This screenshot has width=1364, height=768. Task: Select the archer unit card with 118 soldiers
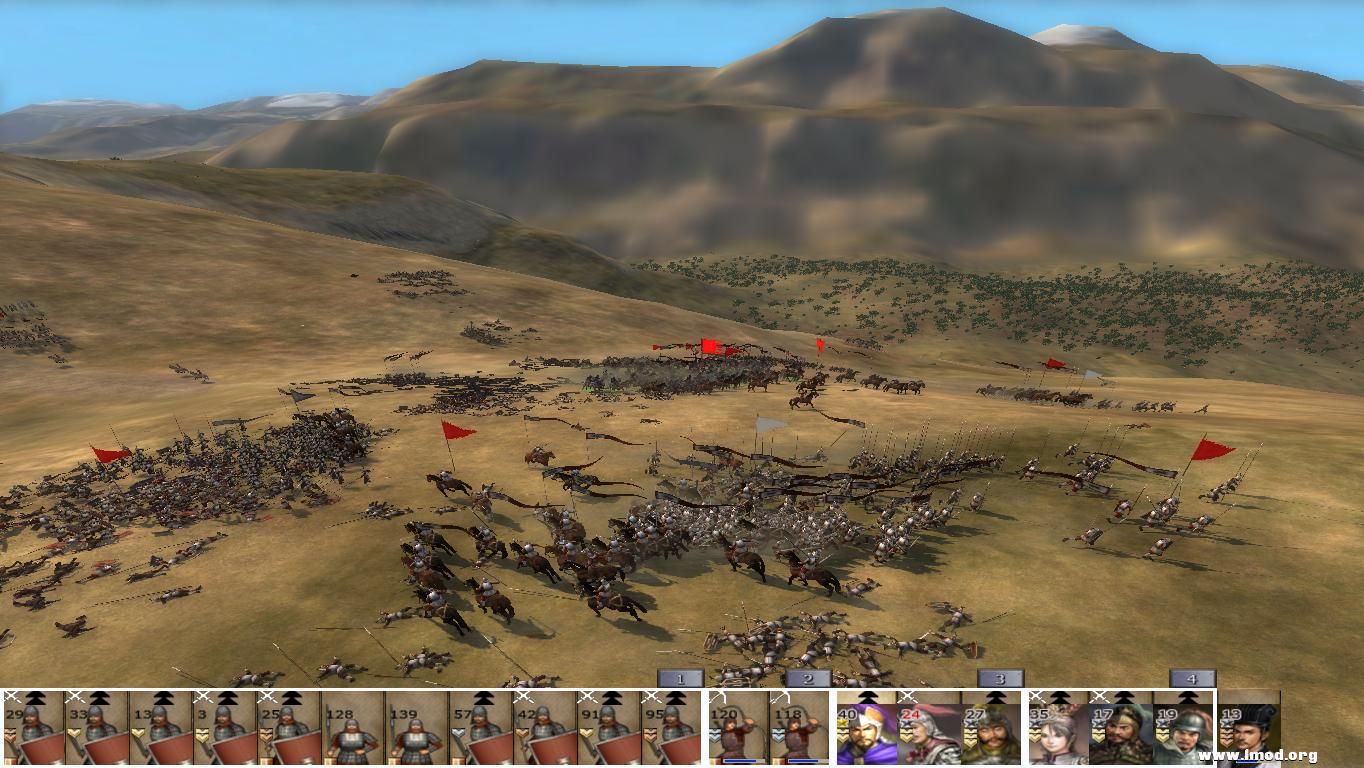coord(797,728)
